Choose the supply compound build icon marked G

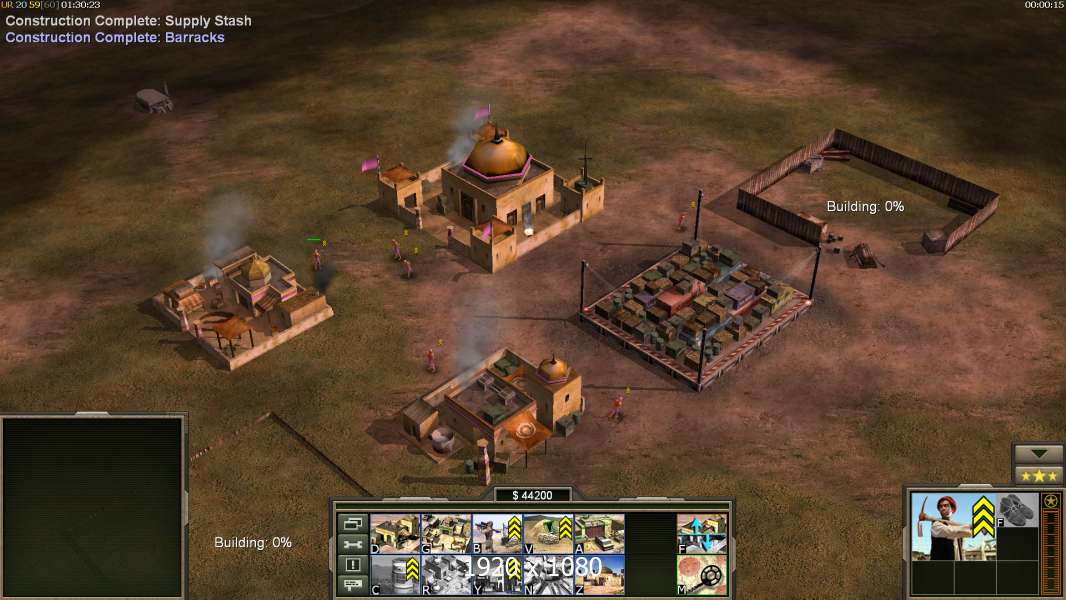click(446, 533)
